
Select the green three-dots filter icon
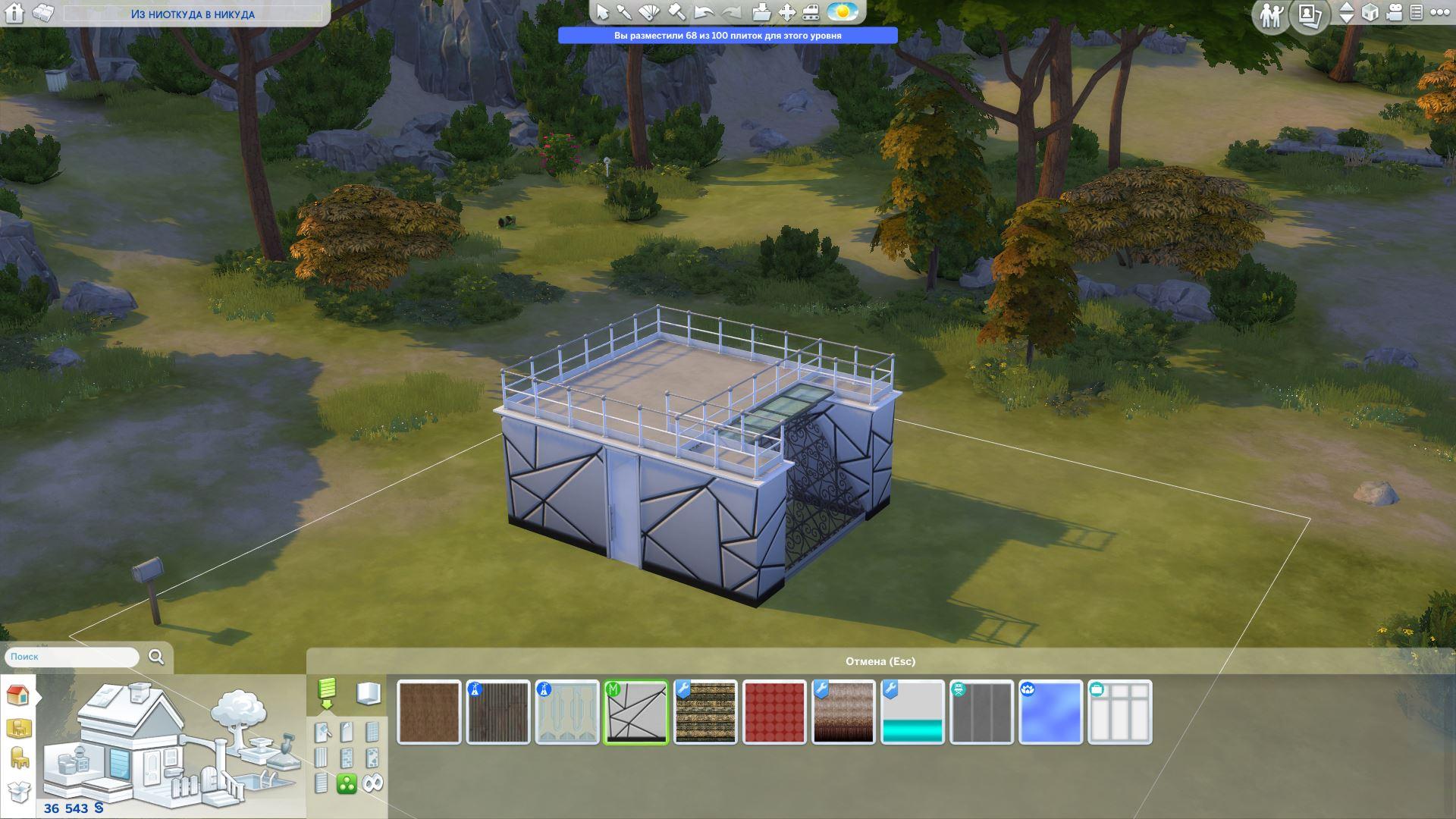[347, 783]
